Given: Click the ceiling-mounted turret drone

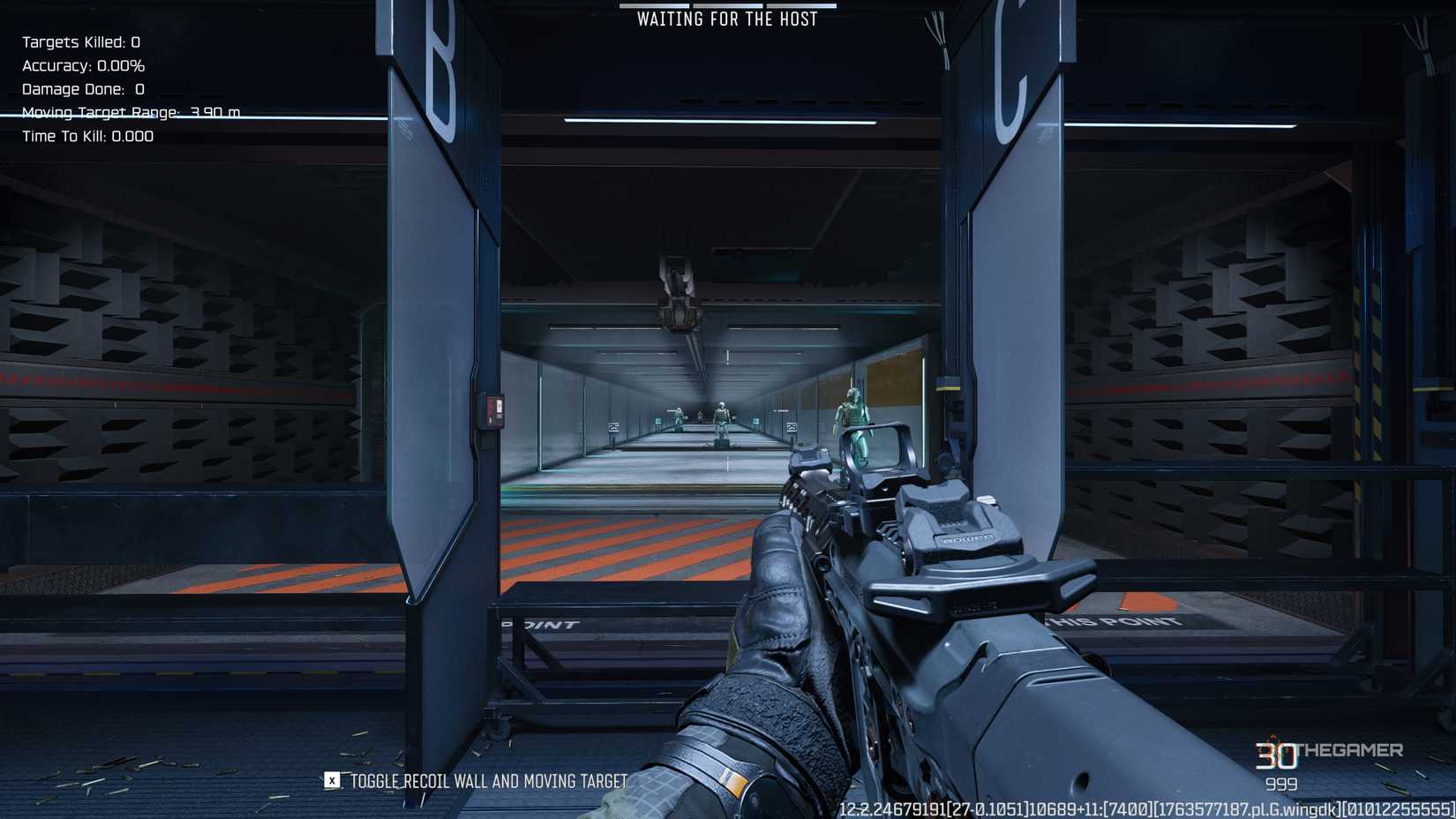Looking at the screenshot, I should click(675, 281).
